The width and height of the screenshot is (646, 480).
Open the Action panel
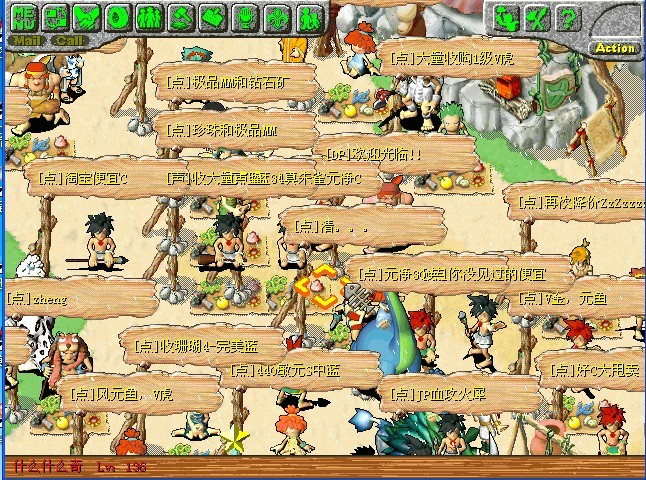click(614, 47)
